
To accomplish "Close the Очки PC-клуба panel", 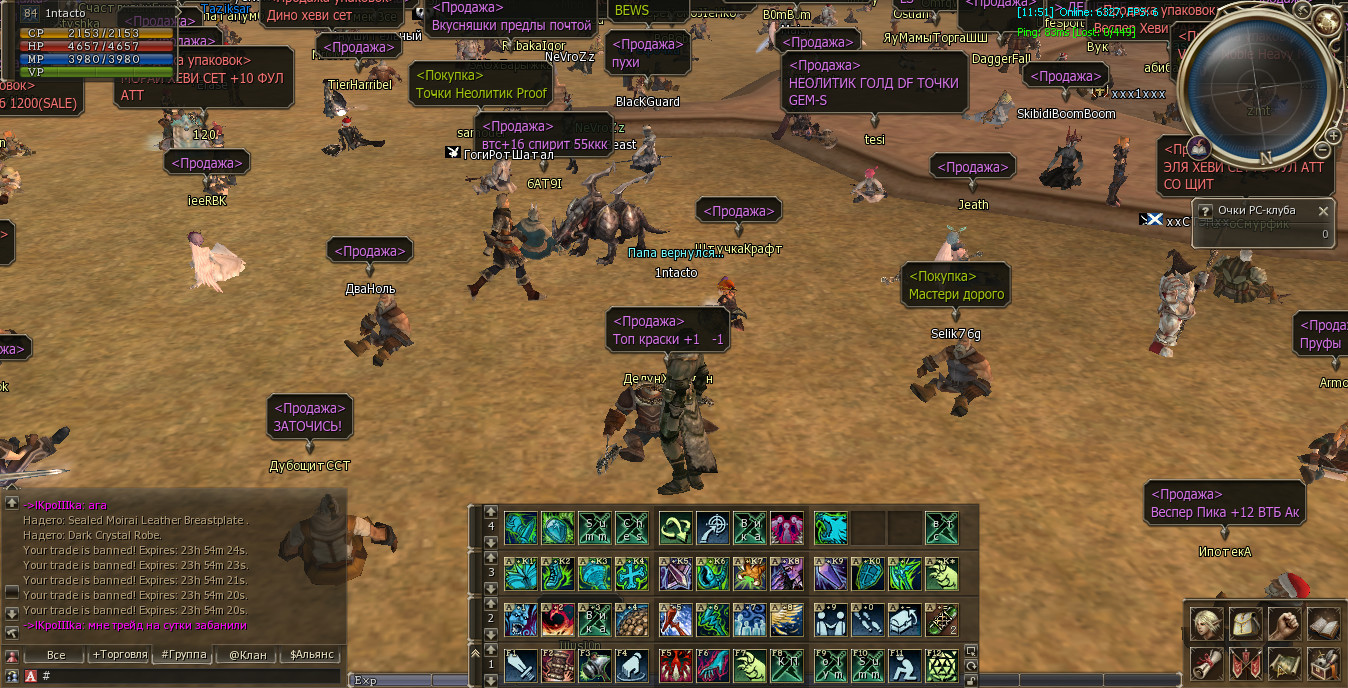I will point(1324,211).
